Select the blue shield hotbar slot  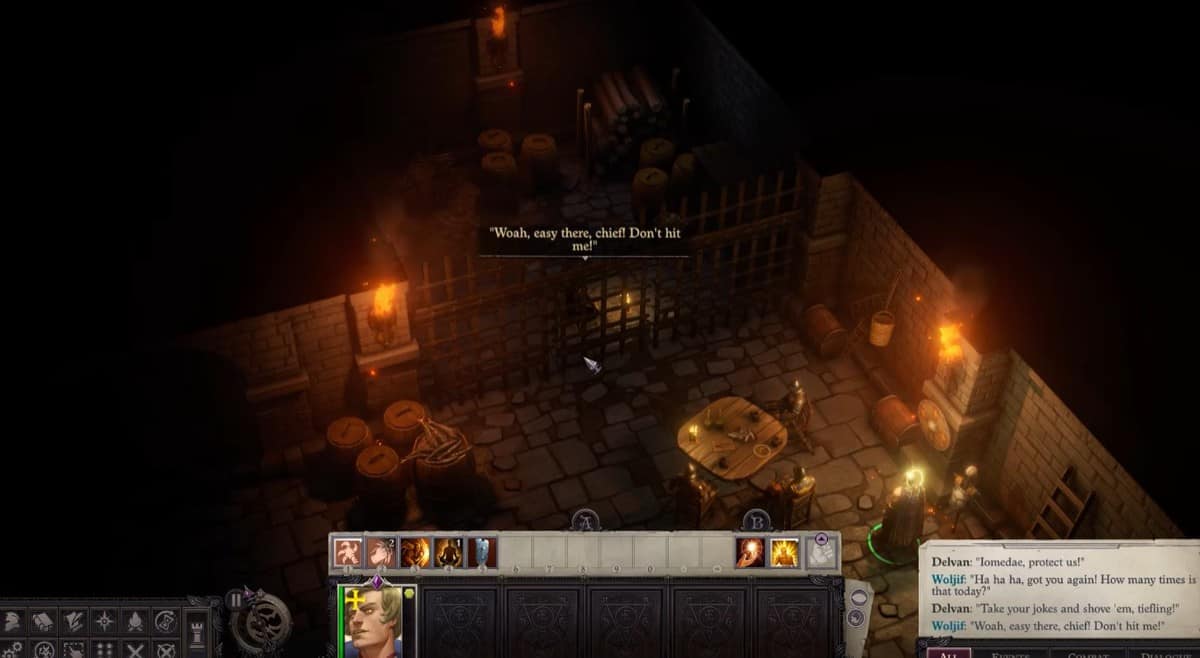(482, 552)
